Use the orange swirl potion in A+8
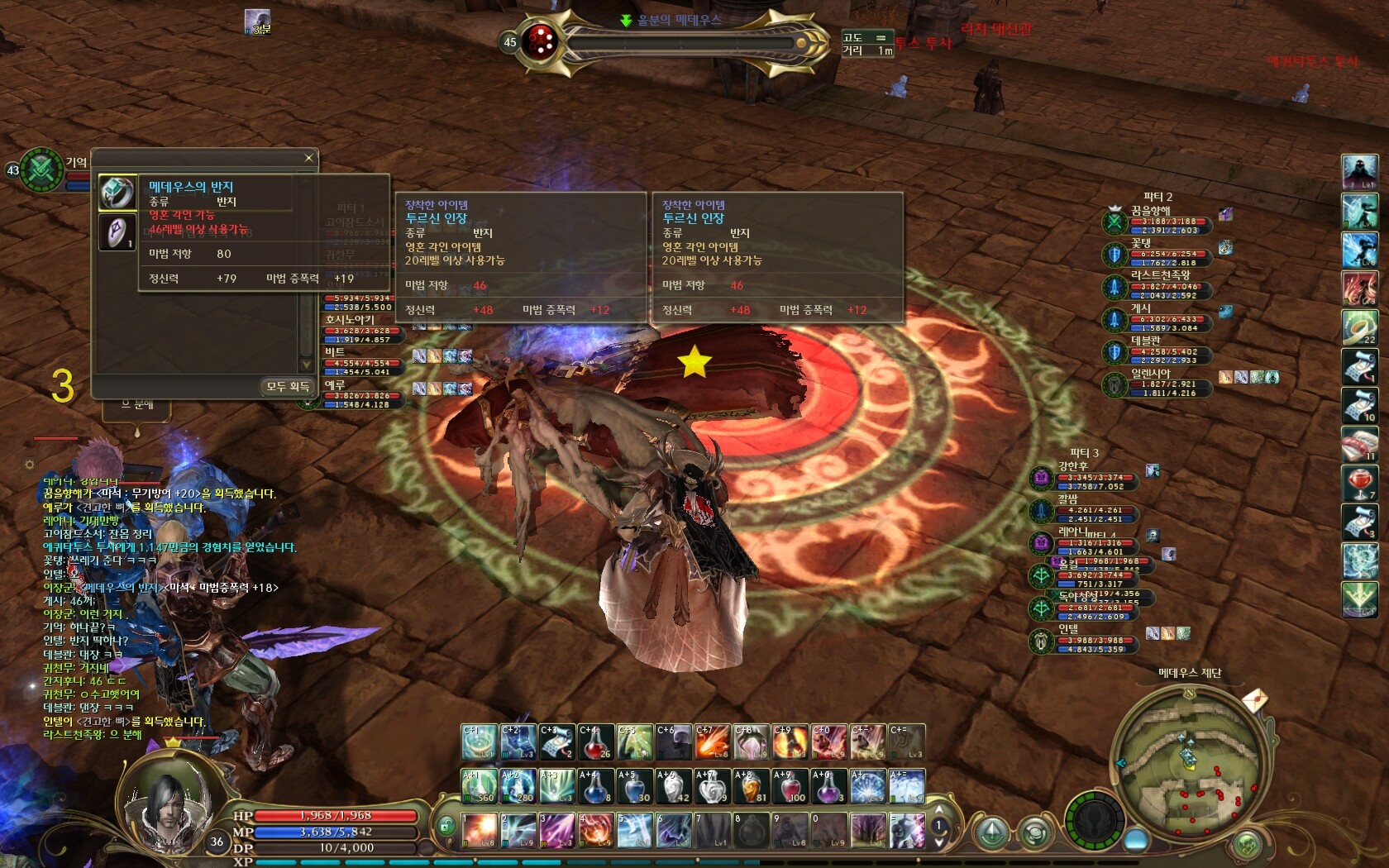1389x868 pixels. (751, 787)
